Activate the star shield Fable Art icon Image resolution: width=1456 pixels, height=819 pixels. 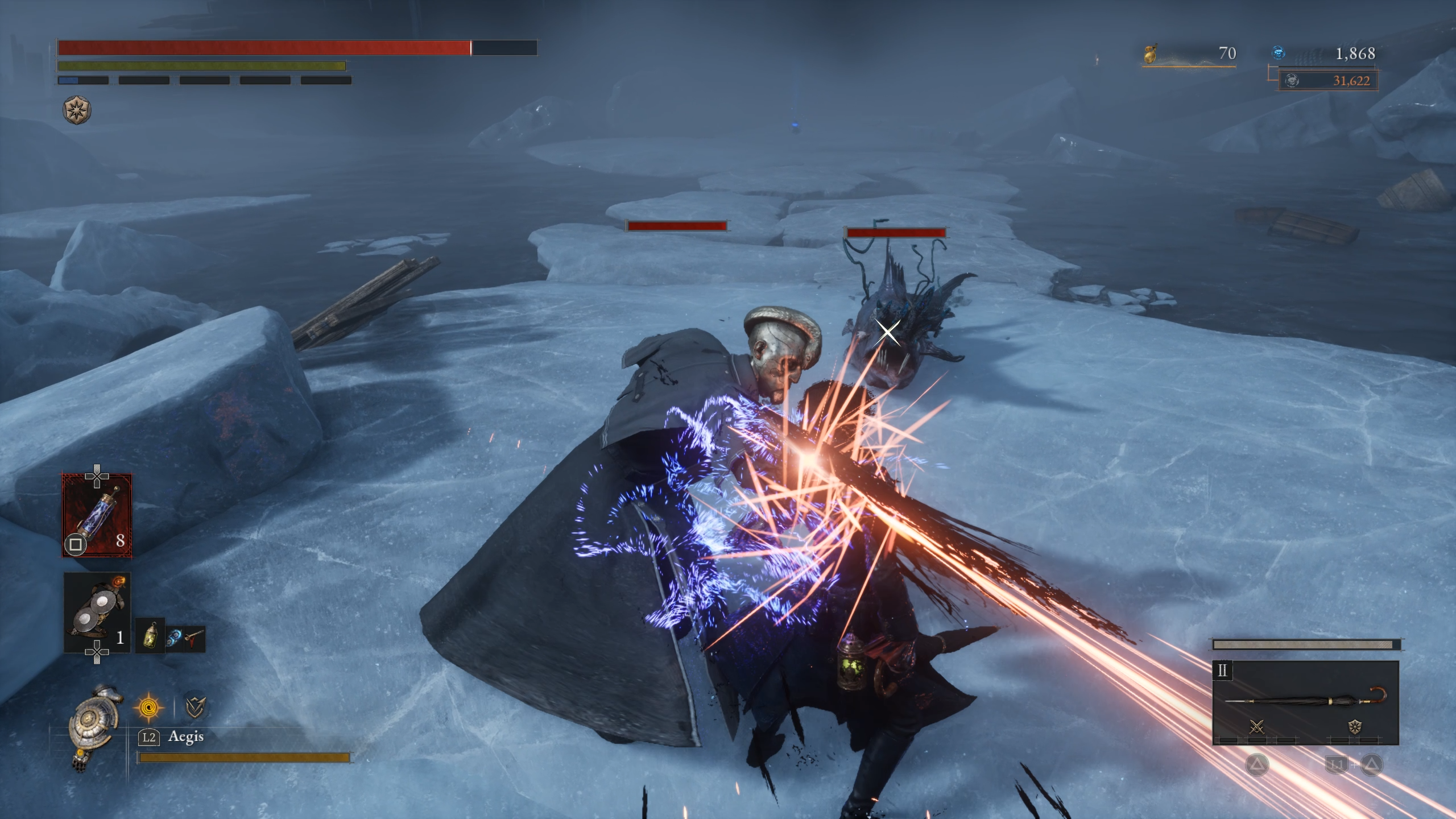[x=1355, y=726]
